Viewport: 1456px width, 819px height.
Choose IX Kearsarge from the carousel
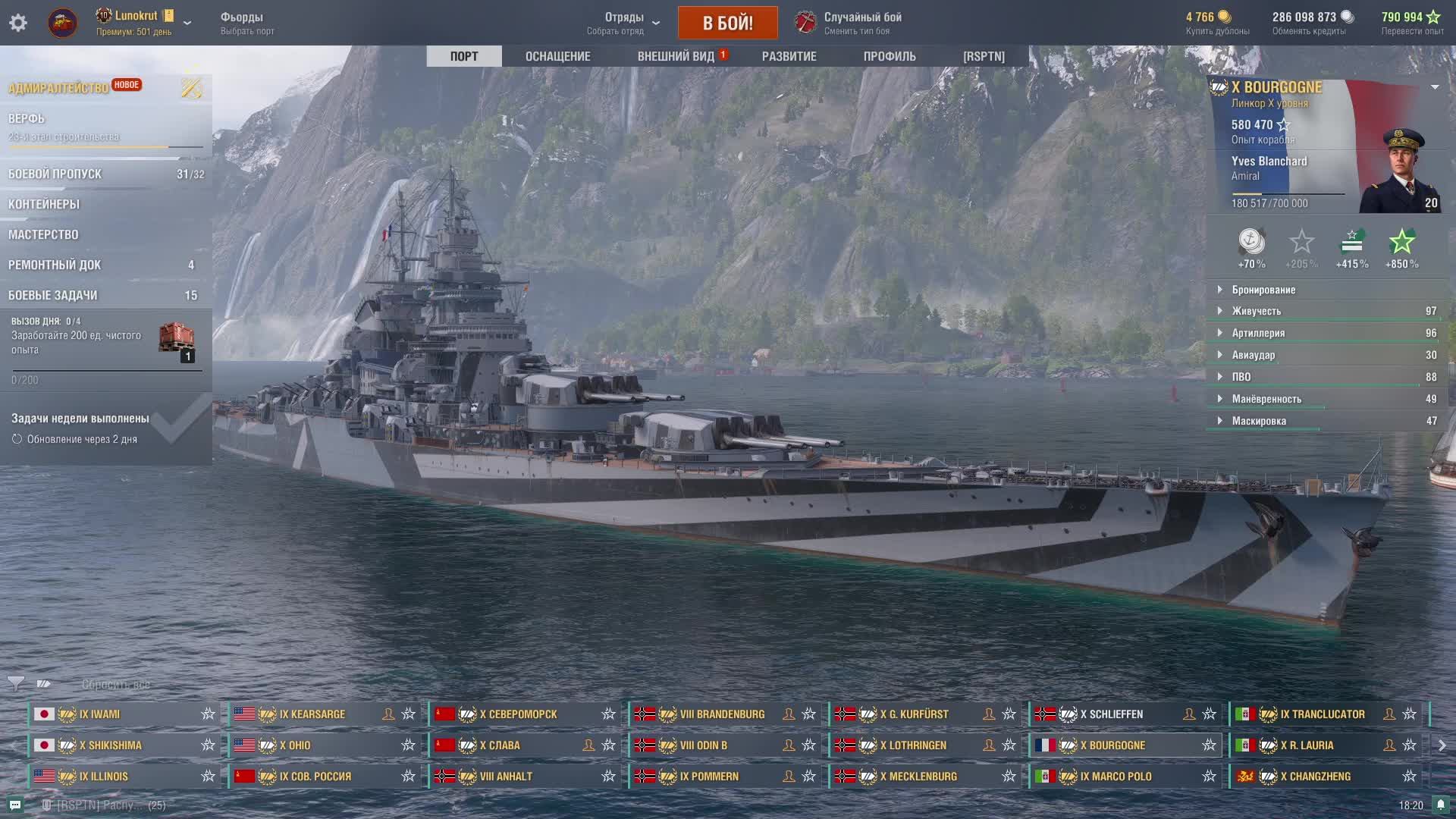[312, 714]
